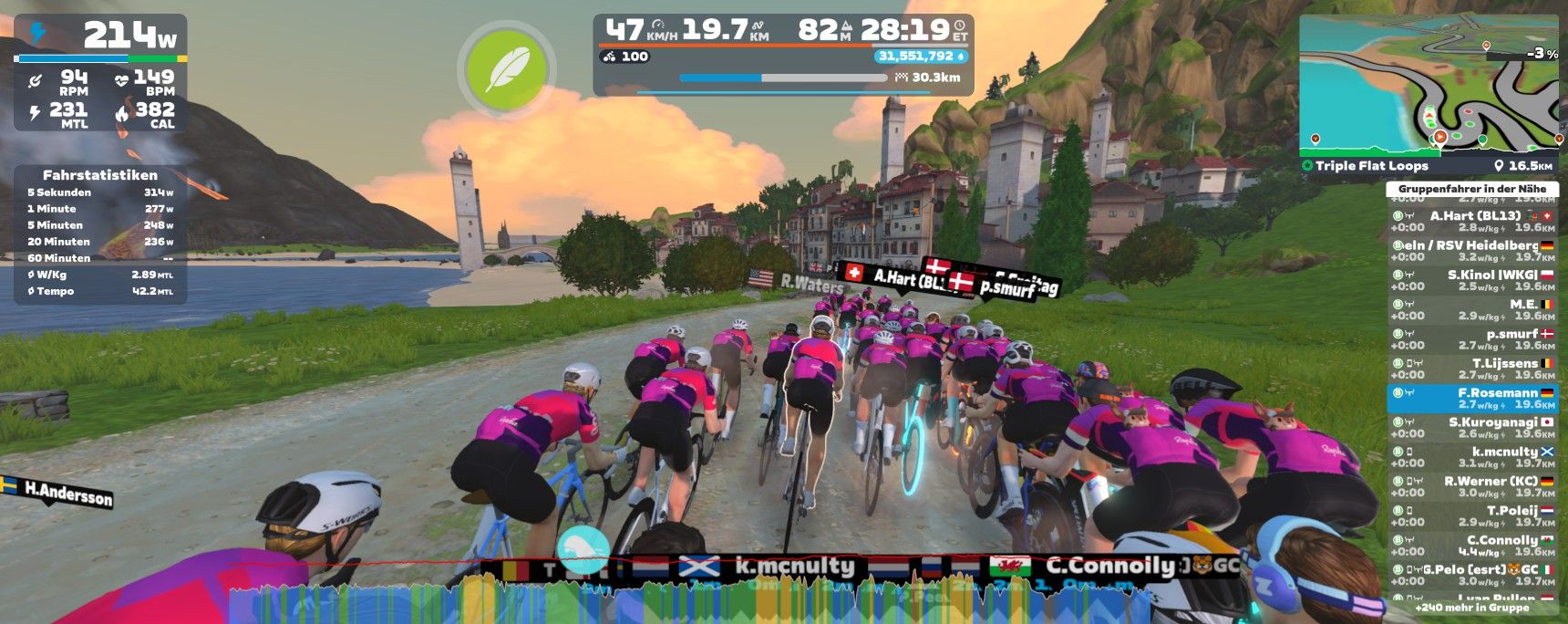Viewport: 1568px width, 624px height.
Task: Select S.Kinol |WKG| in the rider list
Action: click(x=1472, y=280)
